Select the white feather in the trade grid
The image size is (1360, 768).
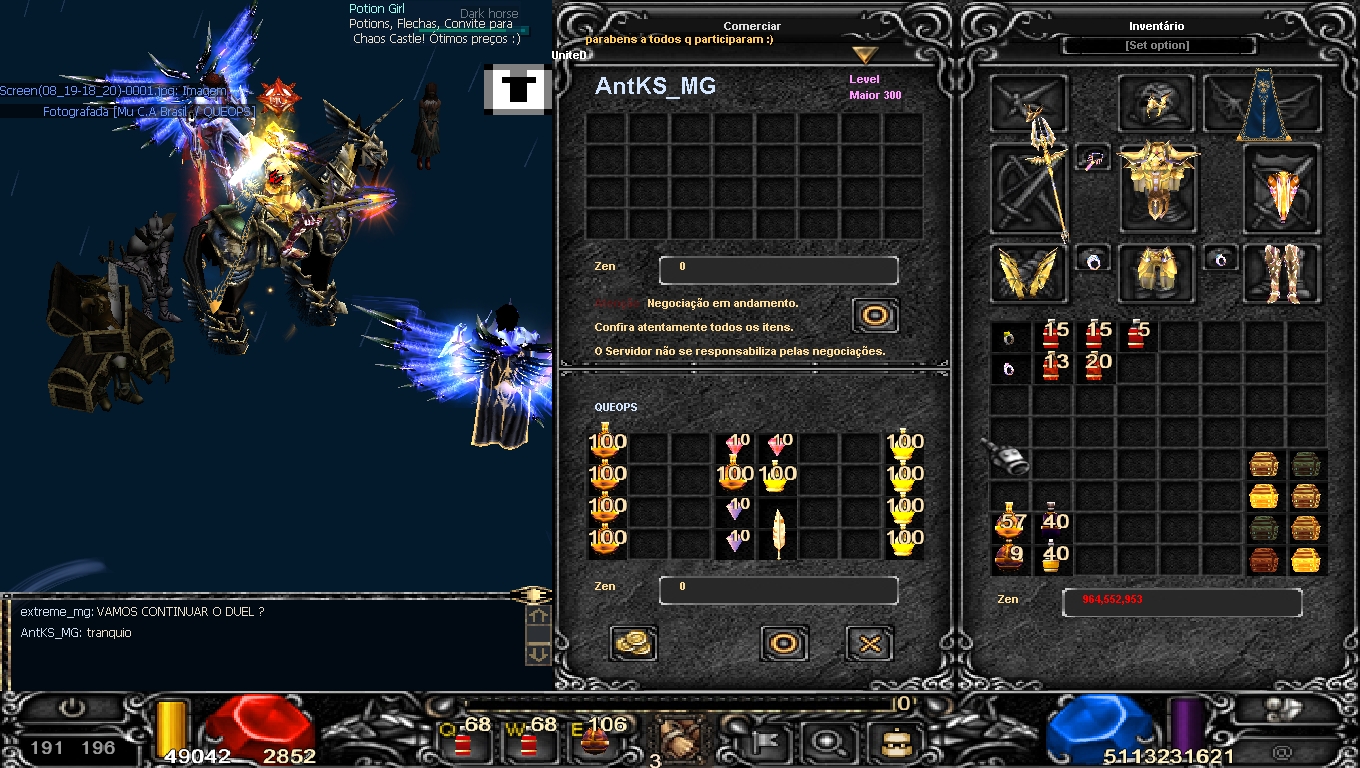click(778, 531)
